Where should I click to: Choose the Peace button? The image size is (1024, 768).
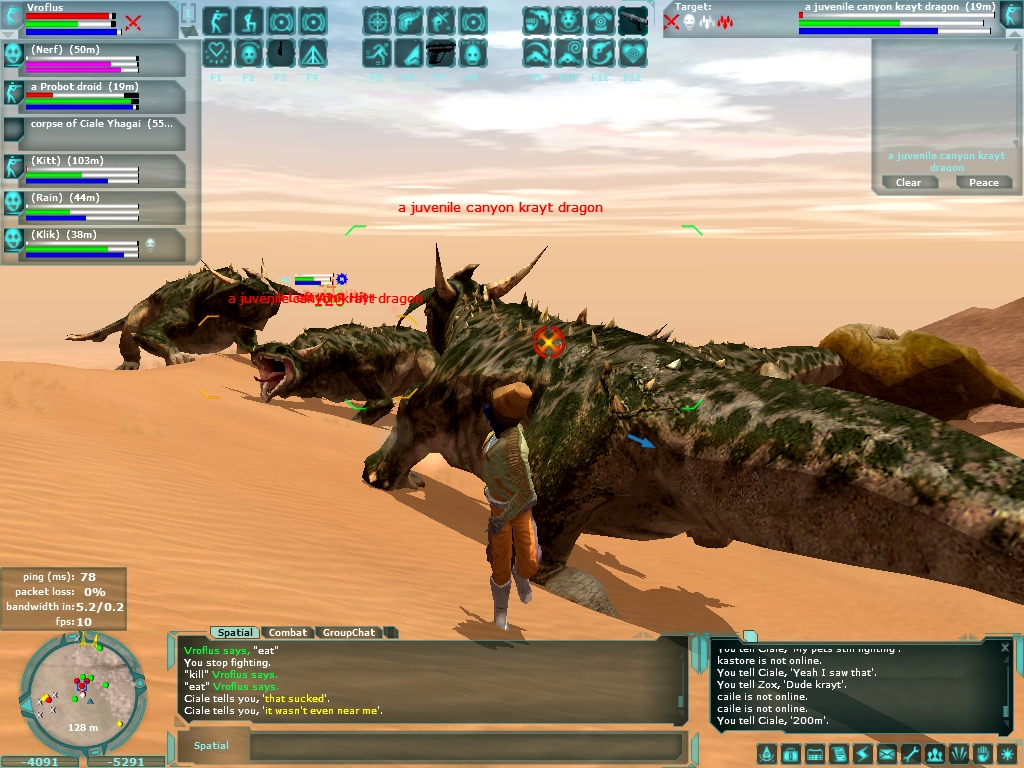pos(983,182)
